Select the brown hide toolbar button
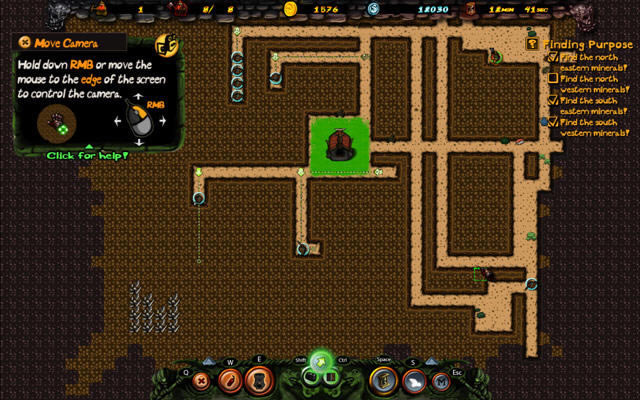The width and height of the screenshot is (640, 400). [258, 380]
